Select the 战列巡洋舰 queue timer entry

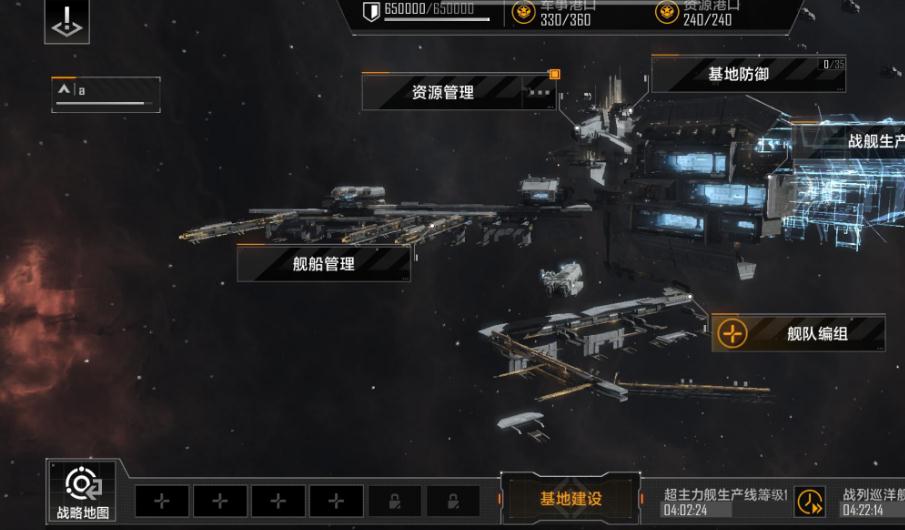(872, 501)
